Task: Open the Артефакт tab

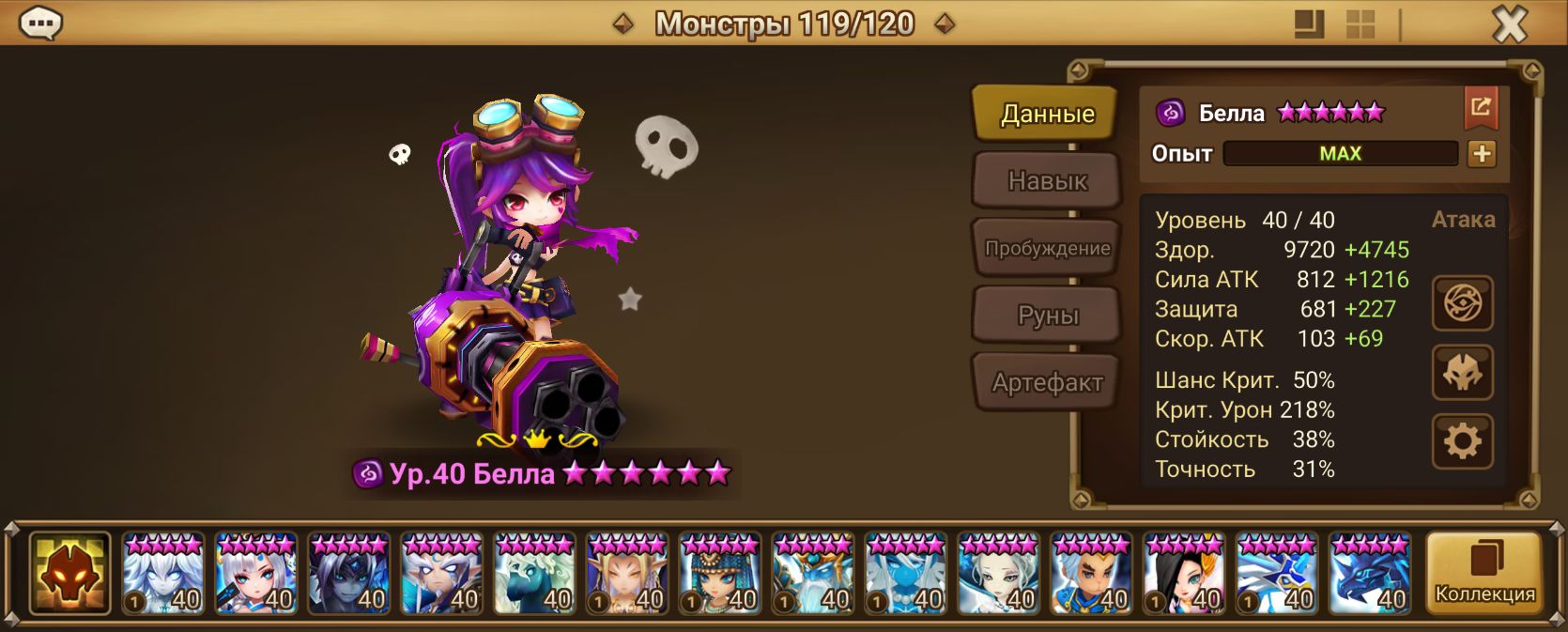Action: click(x=1046, y=382)
